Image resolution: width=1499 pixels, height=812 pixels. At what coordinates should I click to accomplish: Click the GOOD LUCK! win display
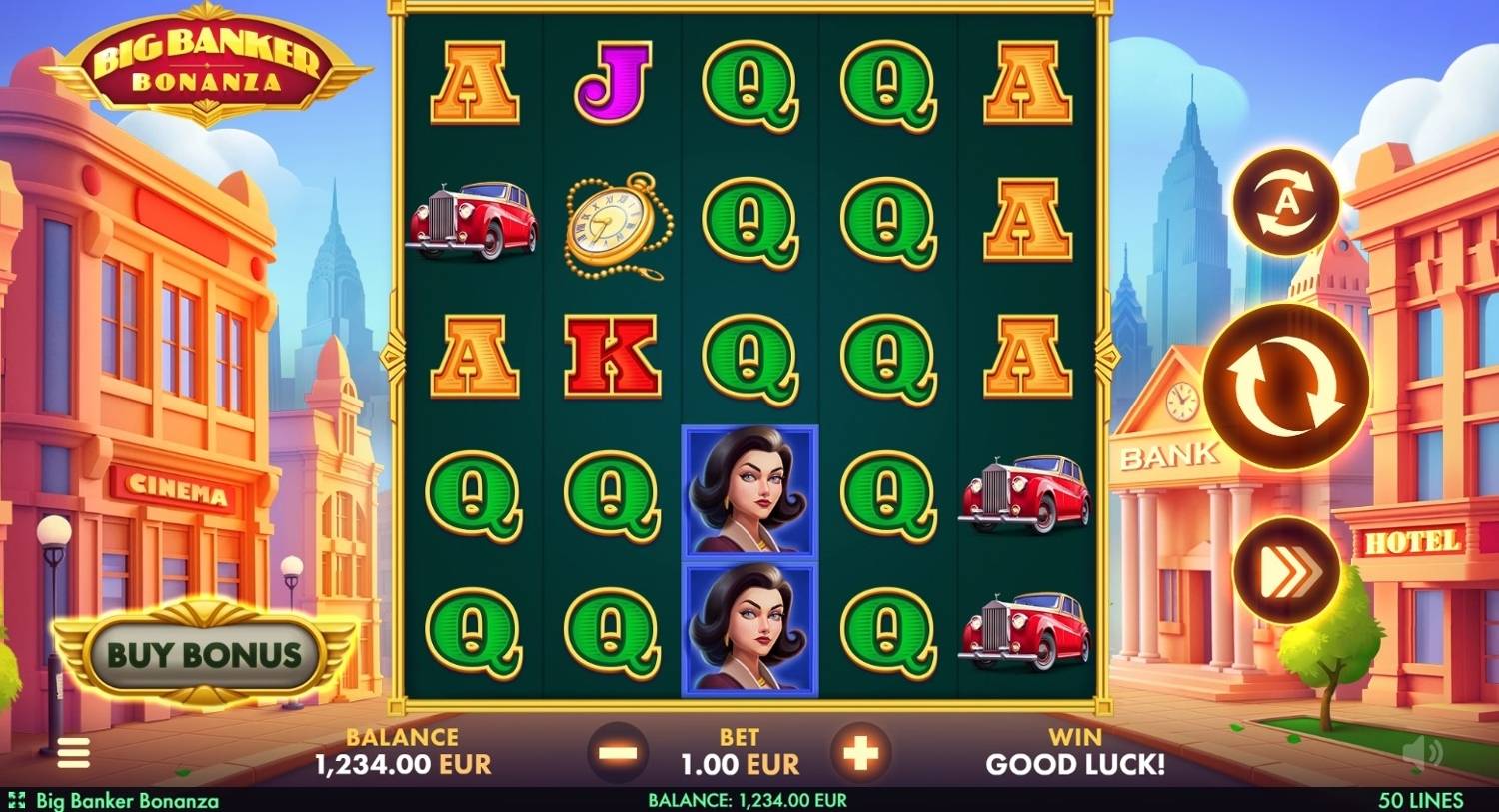[1076, 764]
